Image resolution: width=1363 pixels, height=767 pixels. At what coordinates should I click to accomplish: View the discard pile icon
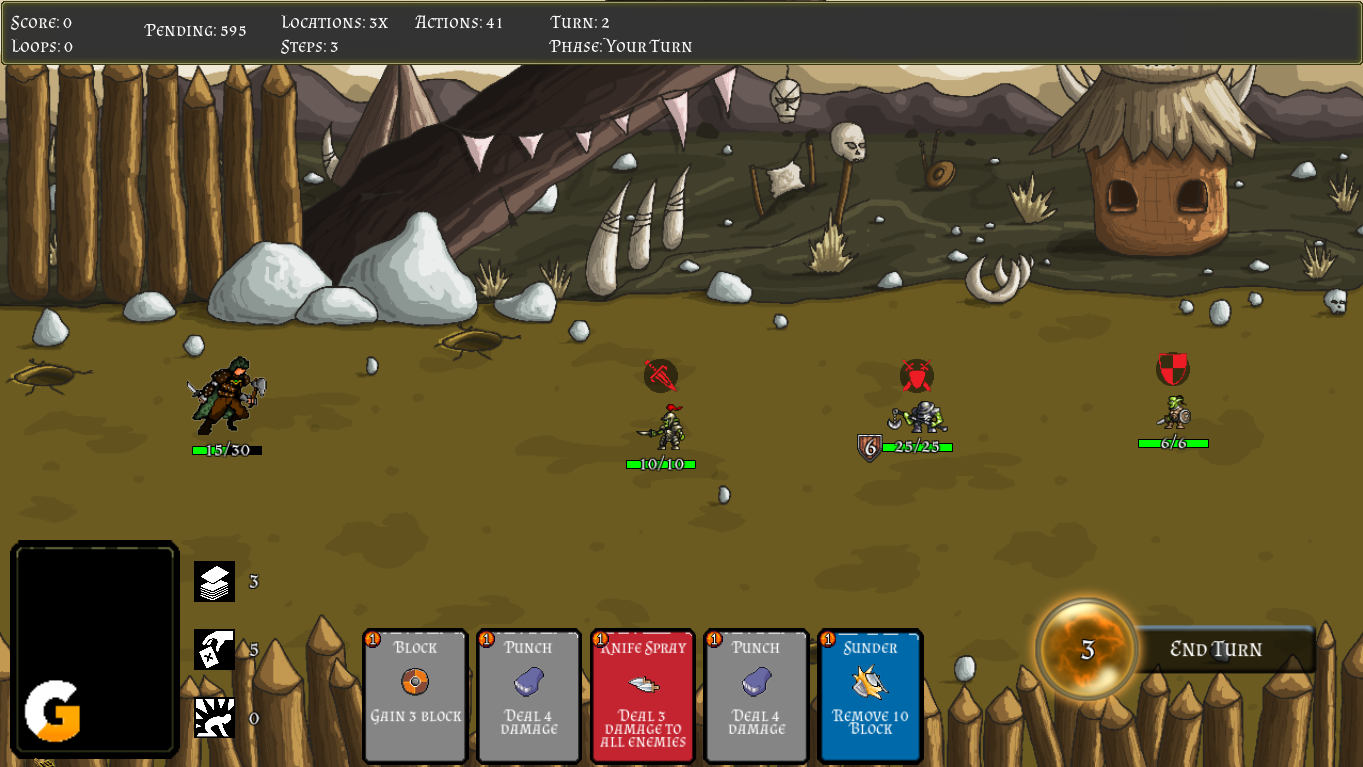(x=214, y=649)
